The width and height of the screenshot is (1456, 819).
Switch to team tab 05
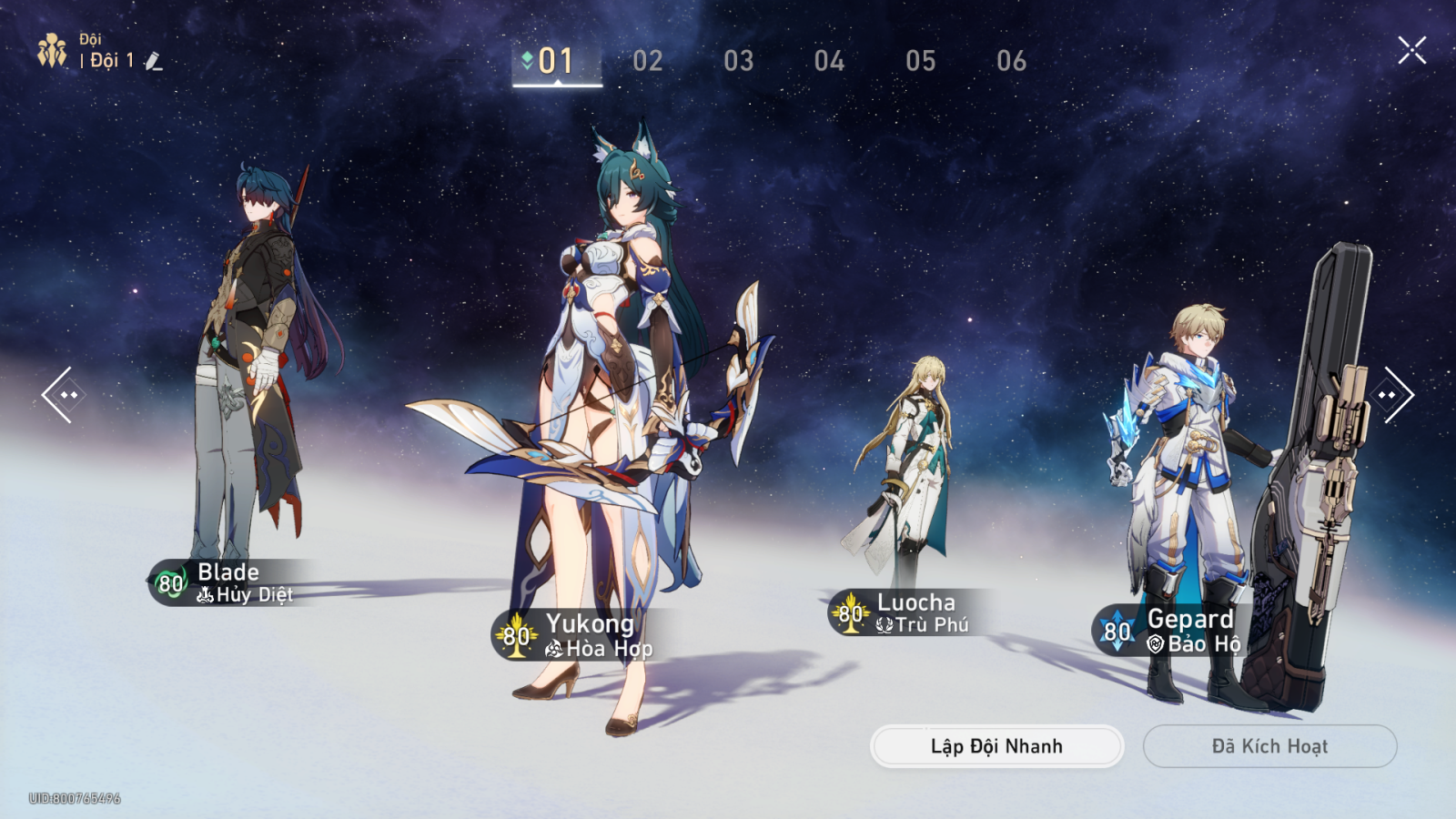coord(920,61)
